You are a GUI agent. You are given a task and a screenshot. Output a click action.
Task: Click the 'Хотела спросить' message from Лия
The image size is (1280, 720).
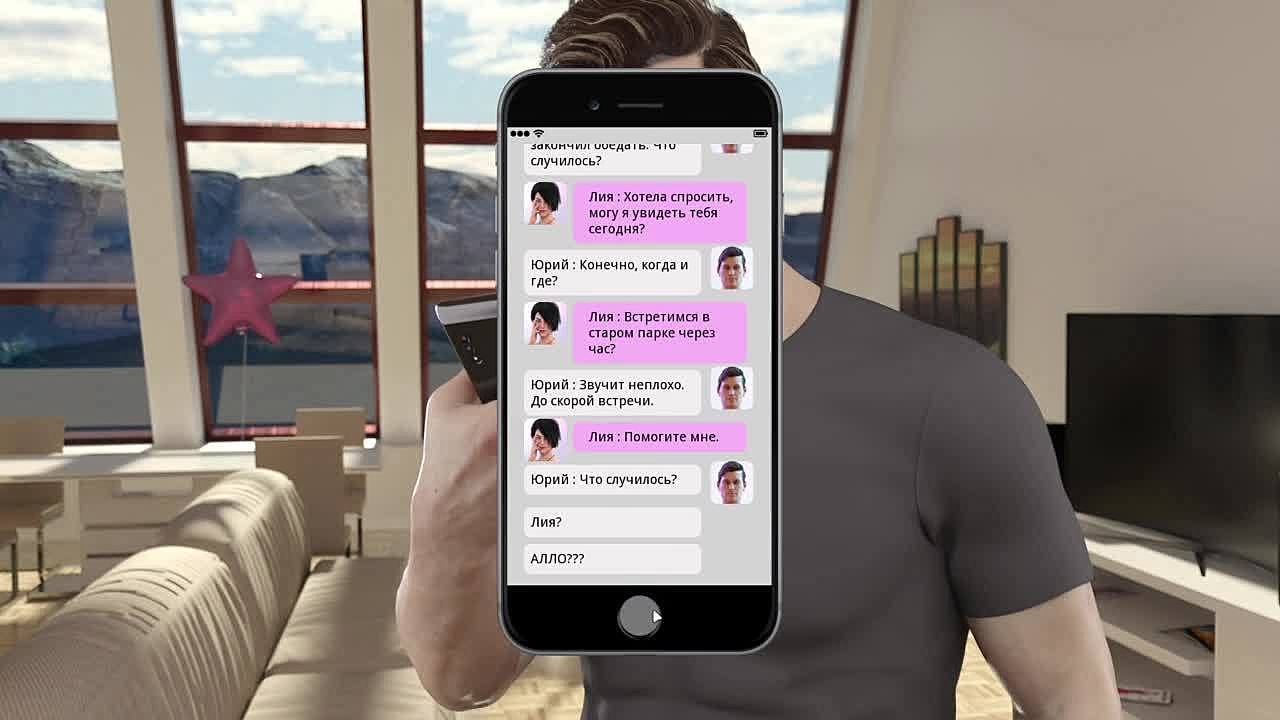coord(659,212)
